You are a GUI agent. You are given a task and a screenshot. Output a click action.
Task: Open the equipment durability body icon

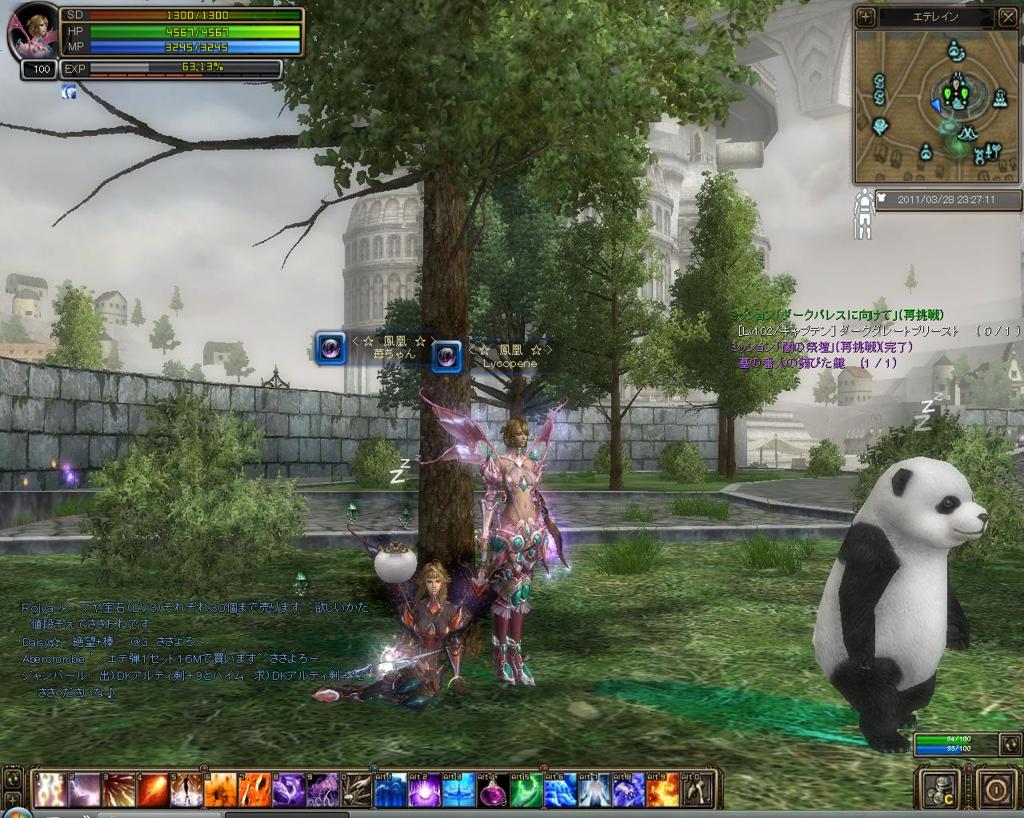(862, 216)
